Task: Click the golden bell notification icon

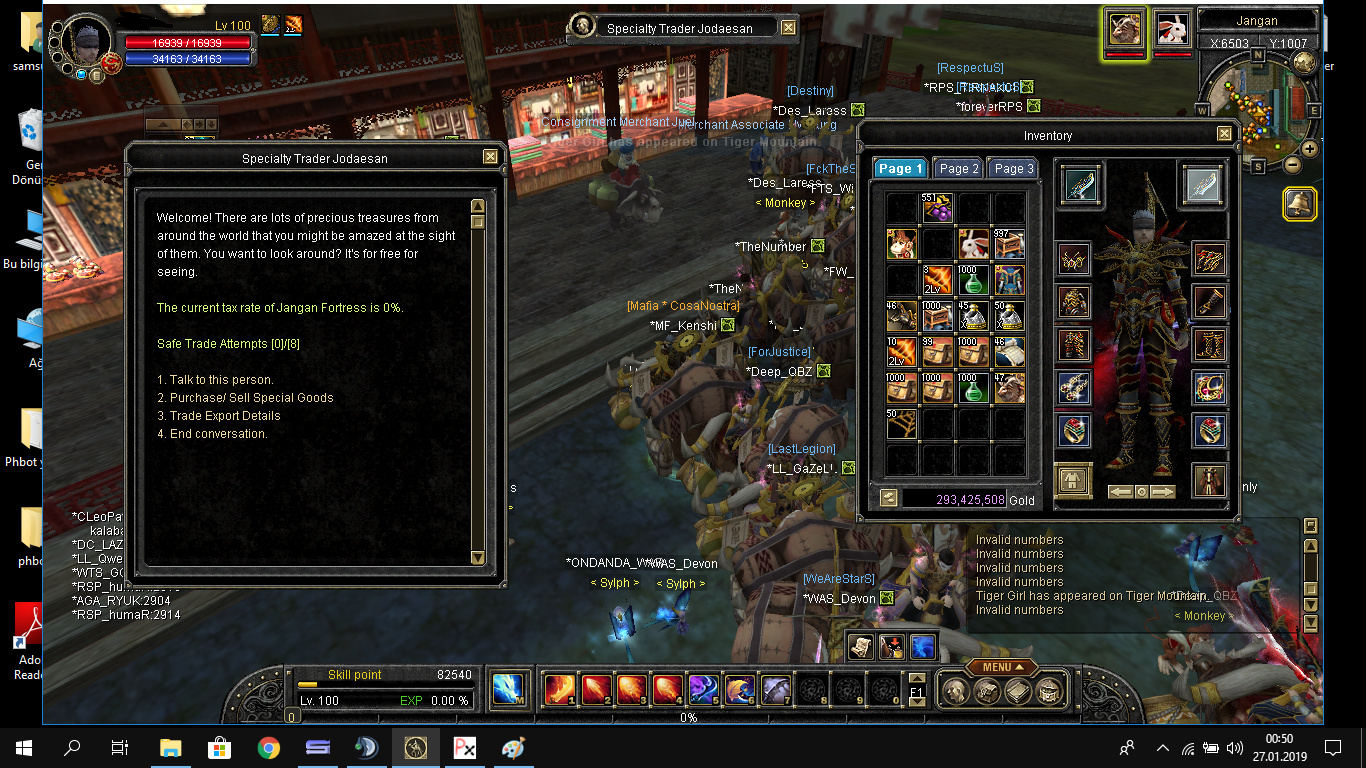Action: pyautogui.click(x=1299, y=204)
